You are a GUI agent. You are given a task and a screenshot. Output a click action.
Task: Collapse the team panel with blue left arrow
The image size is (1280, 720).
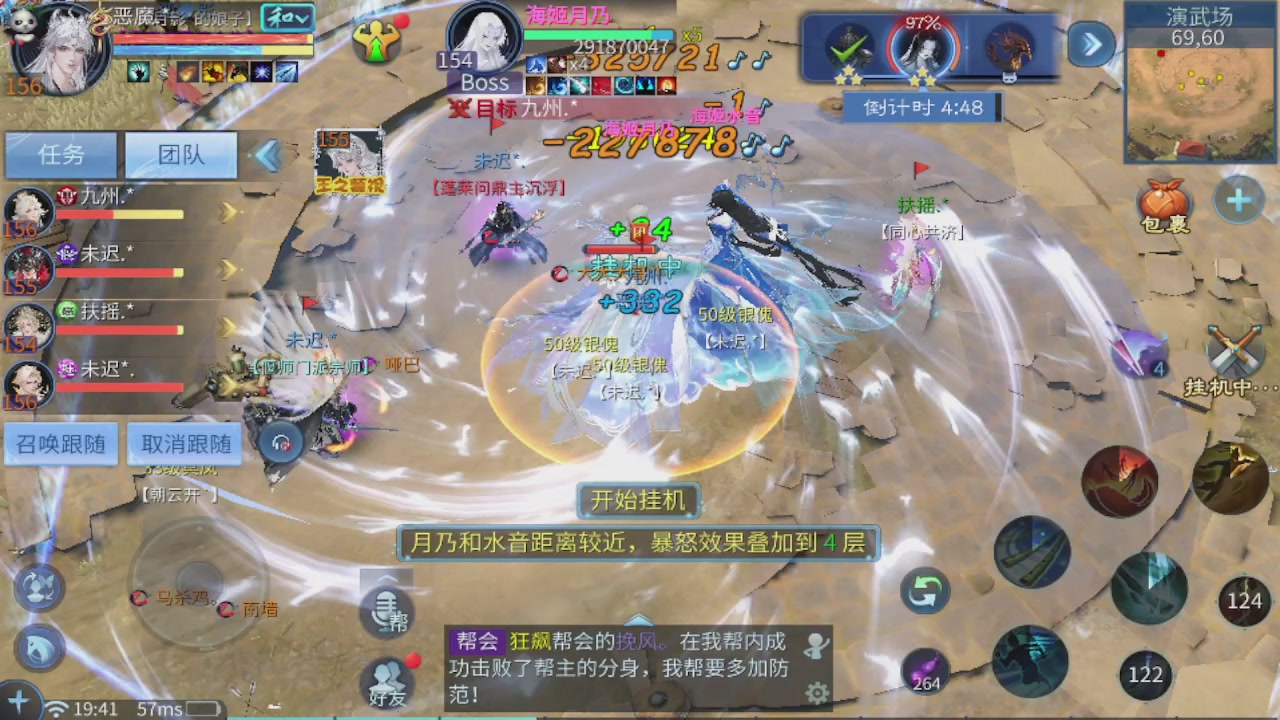coord(267,155)
